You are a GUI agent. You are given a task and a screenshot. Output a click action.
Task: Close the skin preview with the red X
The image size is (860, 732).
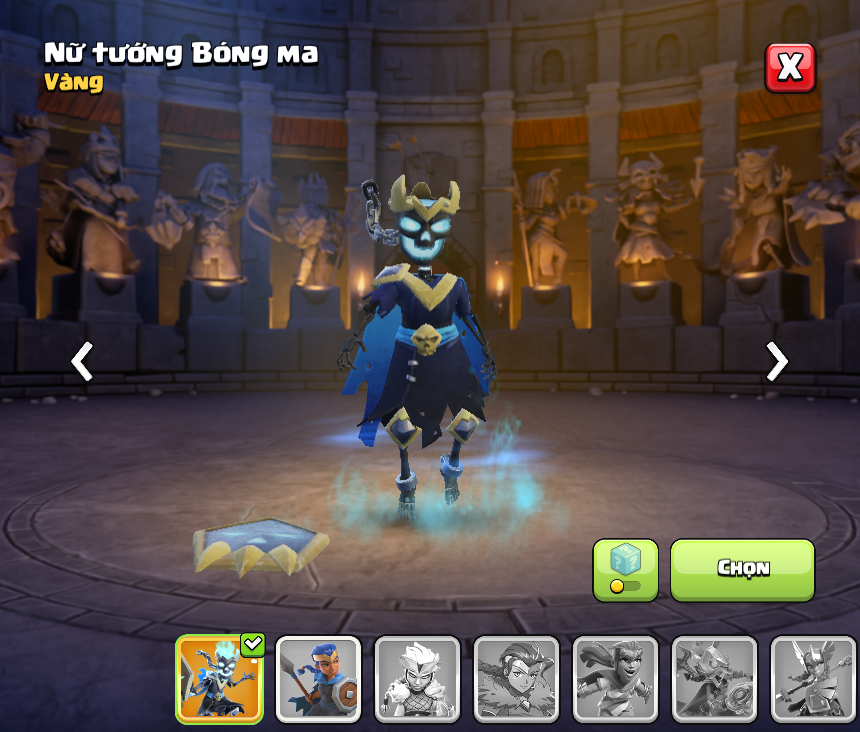(790, 68)
